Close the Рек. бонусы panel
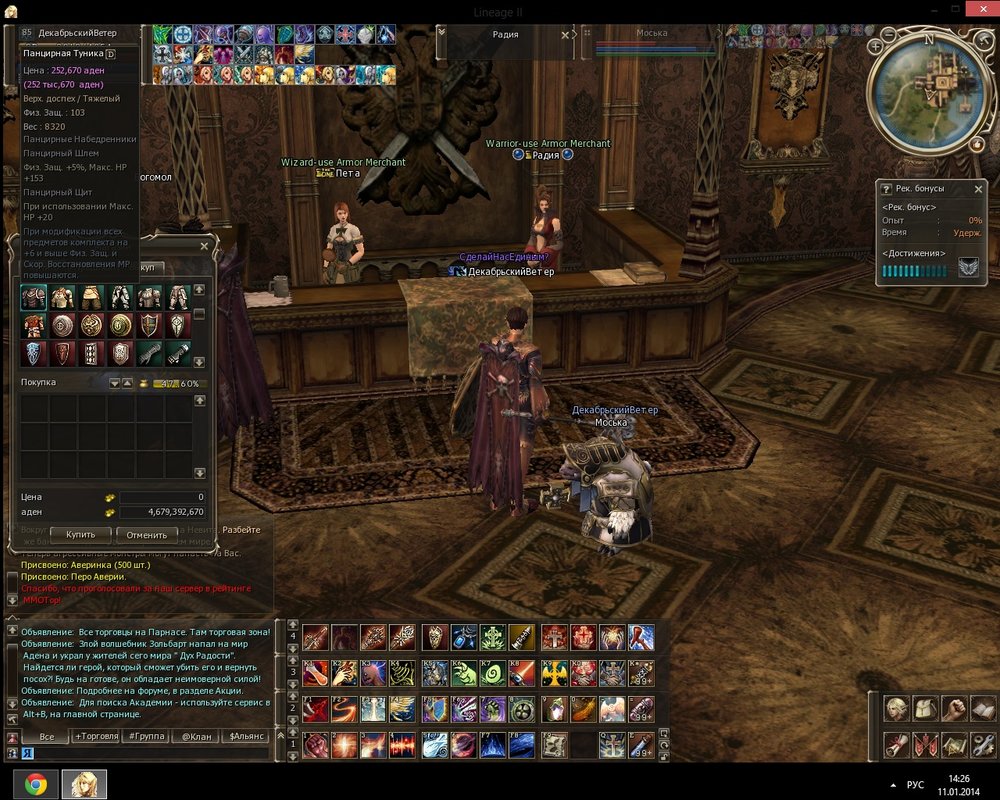The image size is (1000, 800). (979, 188)
